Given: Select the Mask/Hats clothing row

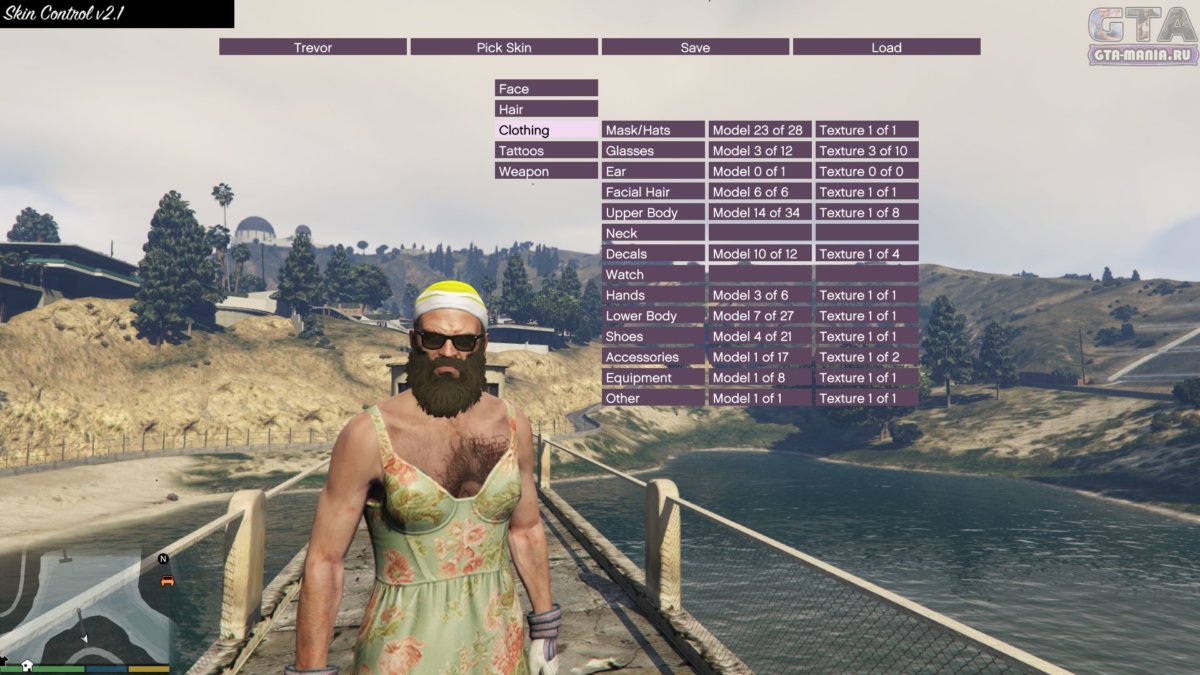Looking at the screenshot, I should [x=653, y=130].
